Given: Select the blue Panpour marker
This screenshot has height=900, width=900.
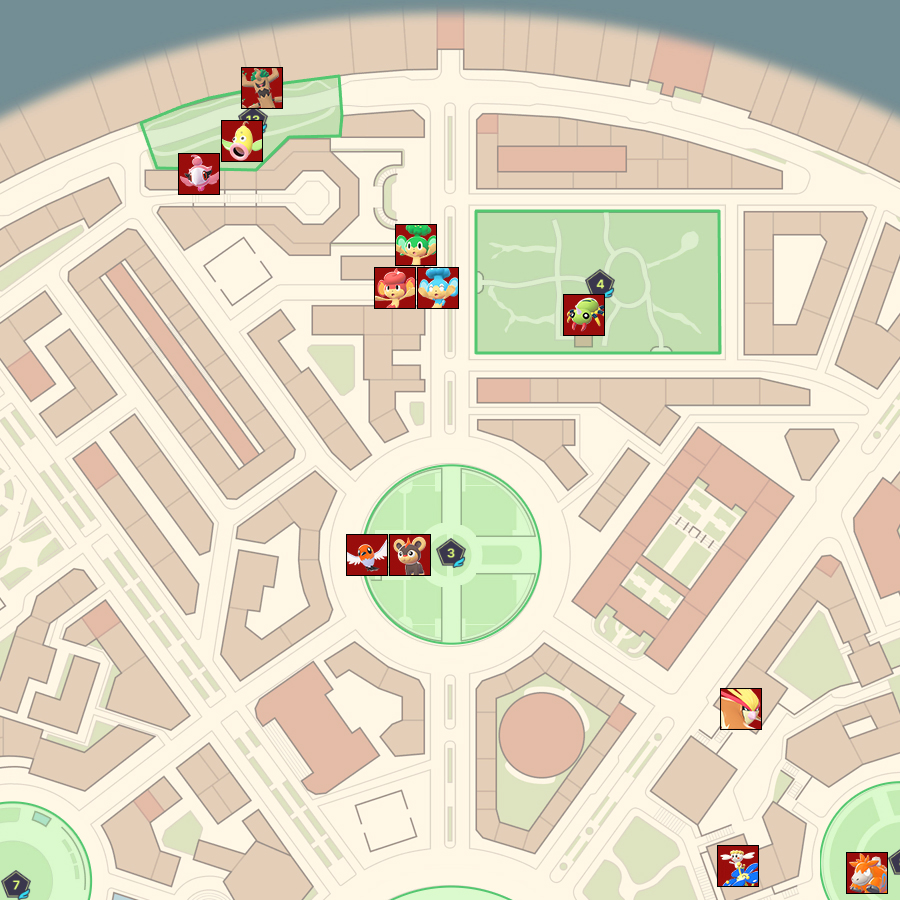Looking at the screenshot, I should [x=438, y=288].
